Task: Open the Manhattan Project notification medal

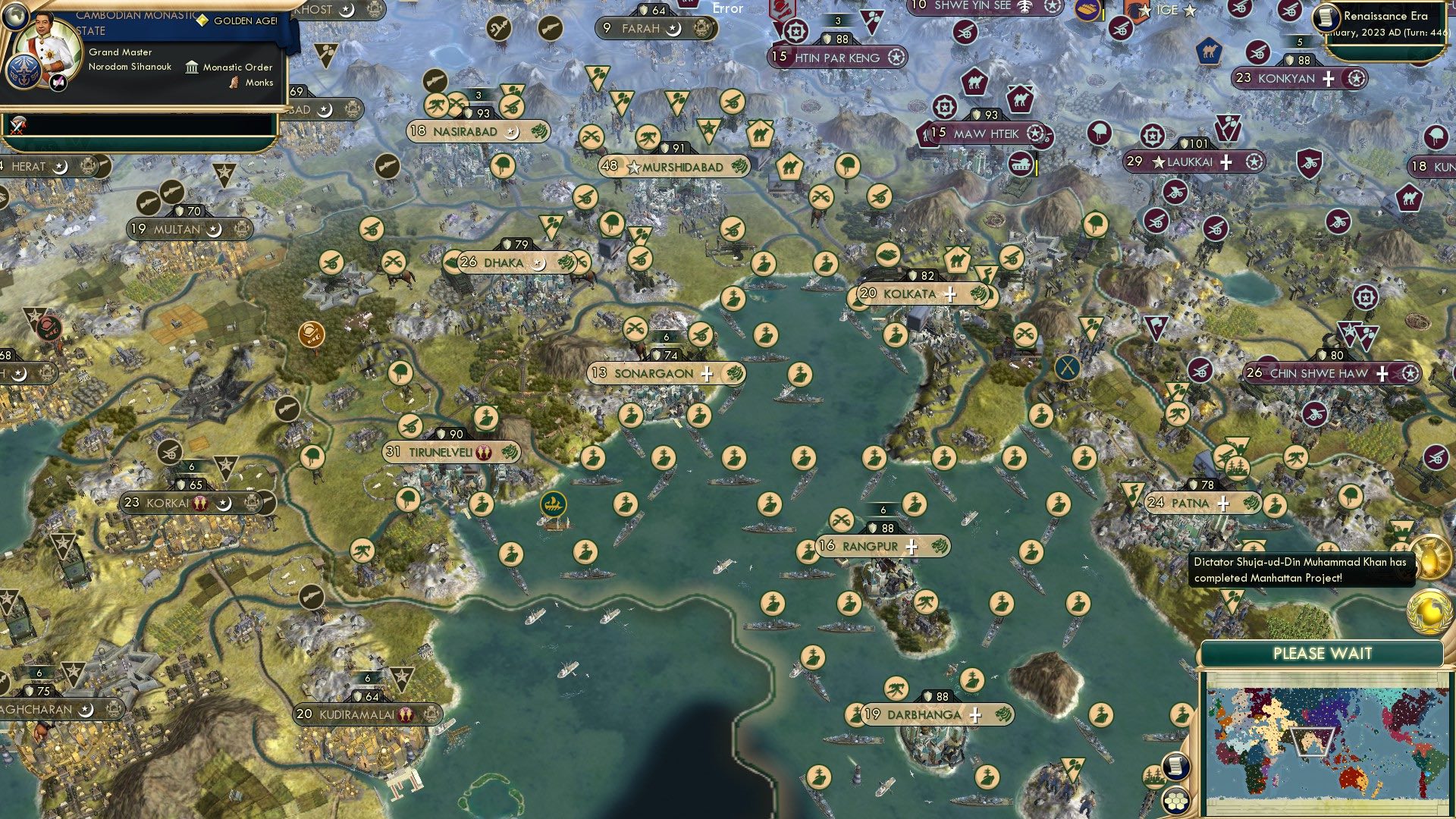Action: (1430, 557)
